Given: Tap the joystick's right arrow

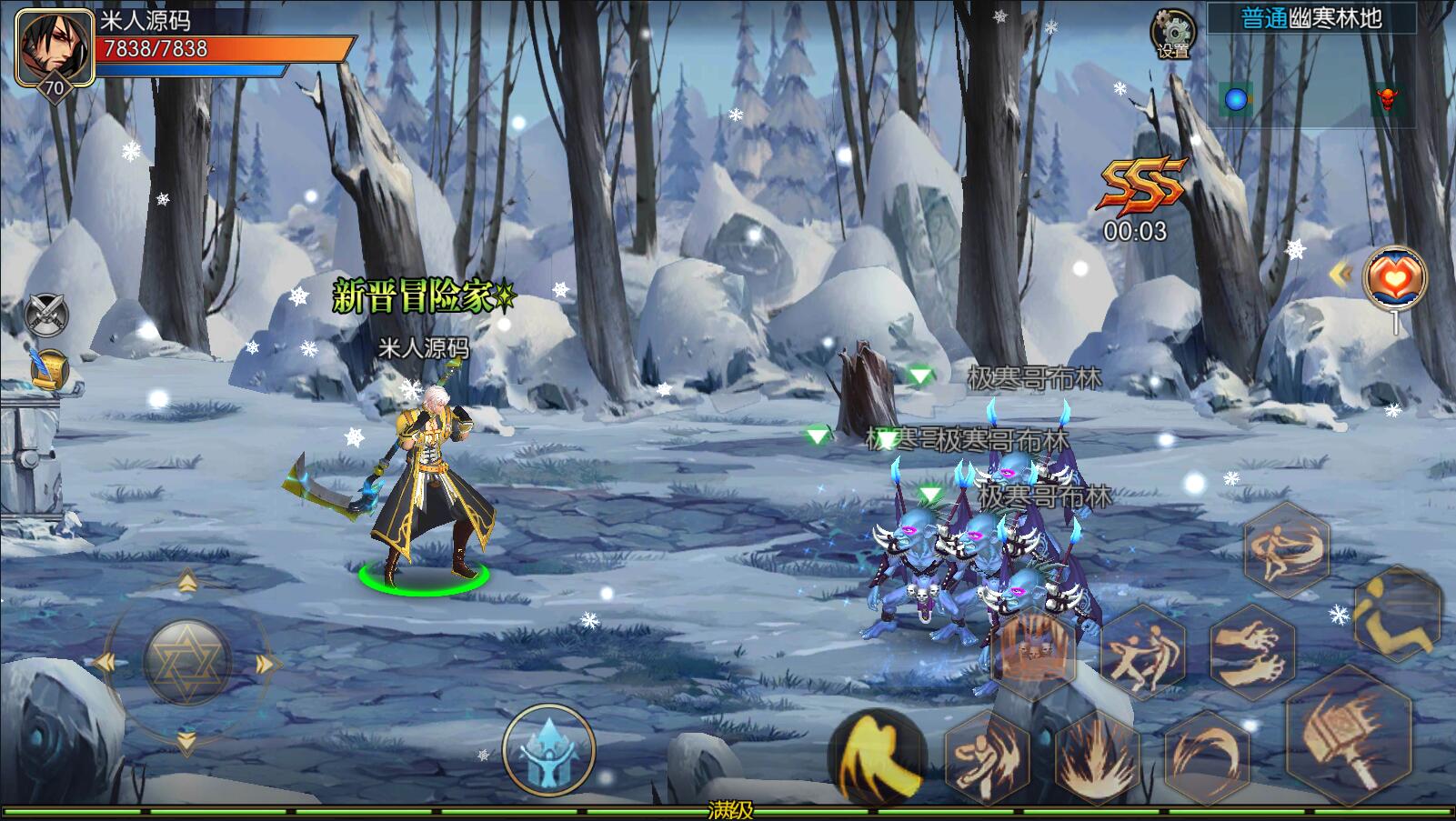Looking at the screenshot, I should (266, 664).
